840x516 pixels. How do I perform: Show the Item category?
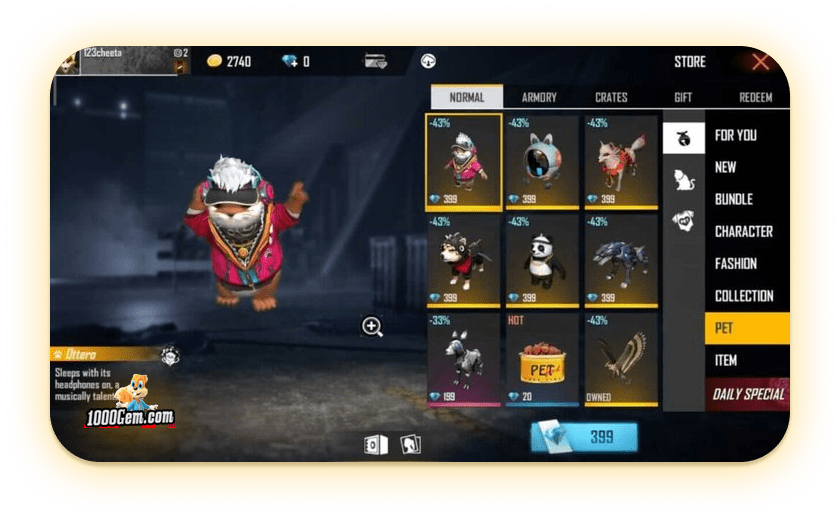click(x=726, y=360)
